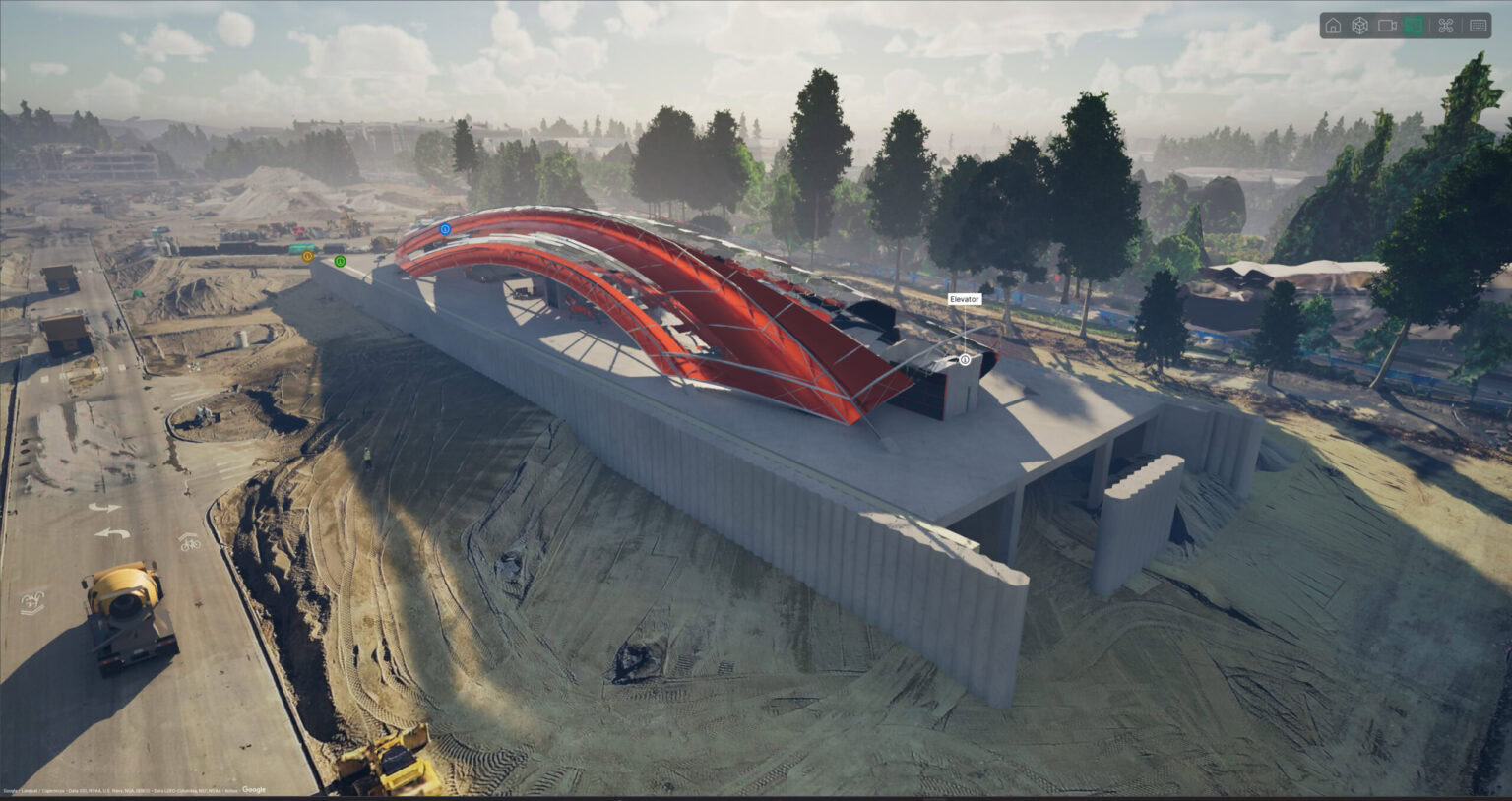This screenshot has width=1512, height=801.
Task: Click the Elevator label tag
Action: [x=965, y=299]
